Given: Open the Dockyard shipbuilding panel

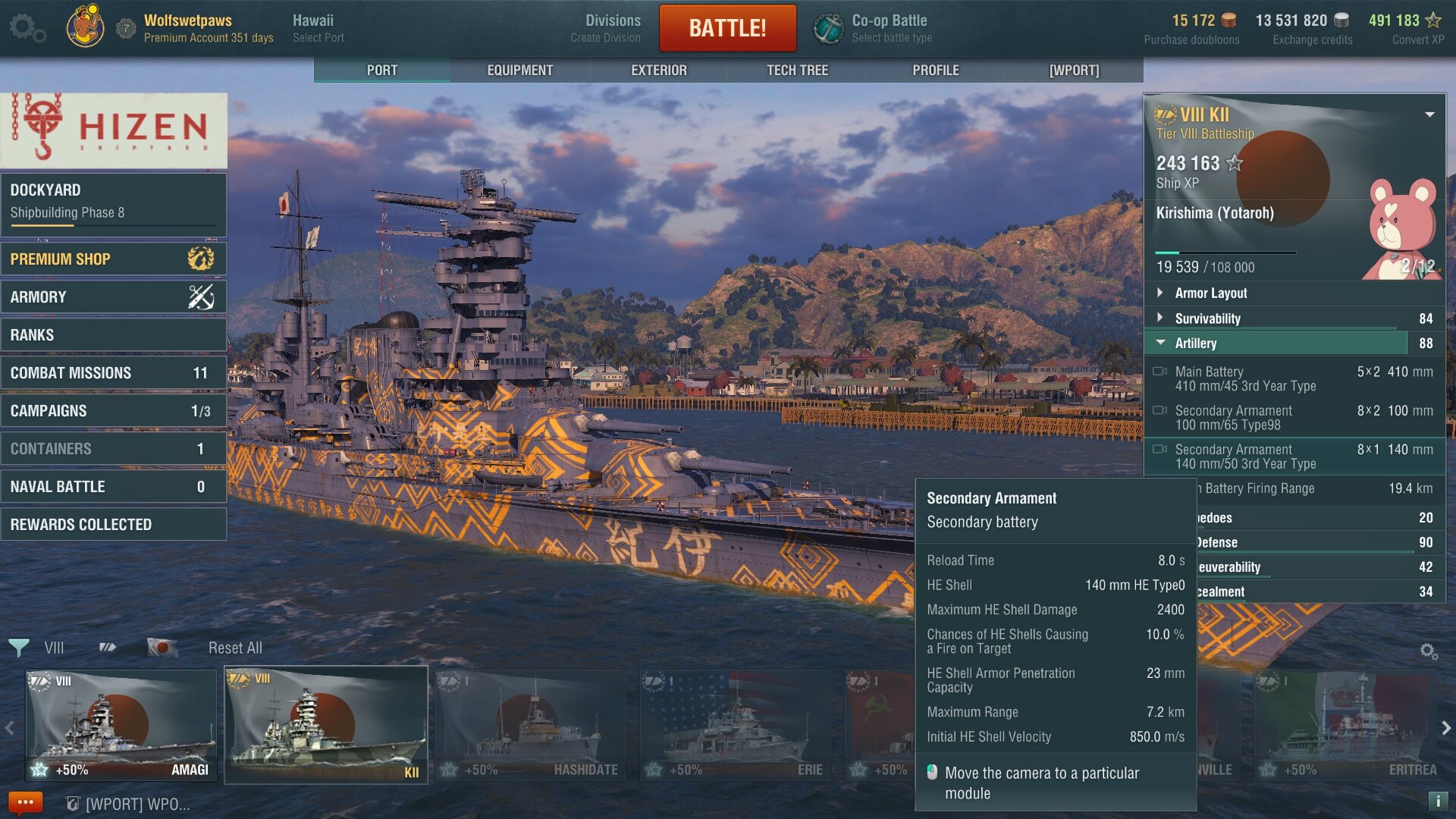Looking at the screenshot, I should tap(114, 201).
